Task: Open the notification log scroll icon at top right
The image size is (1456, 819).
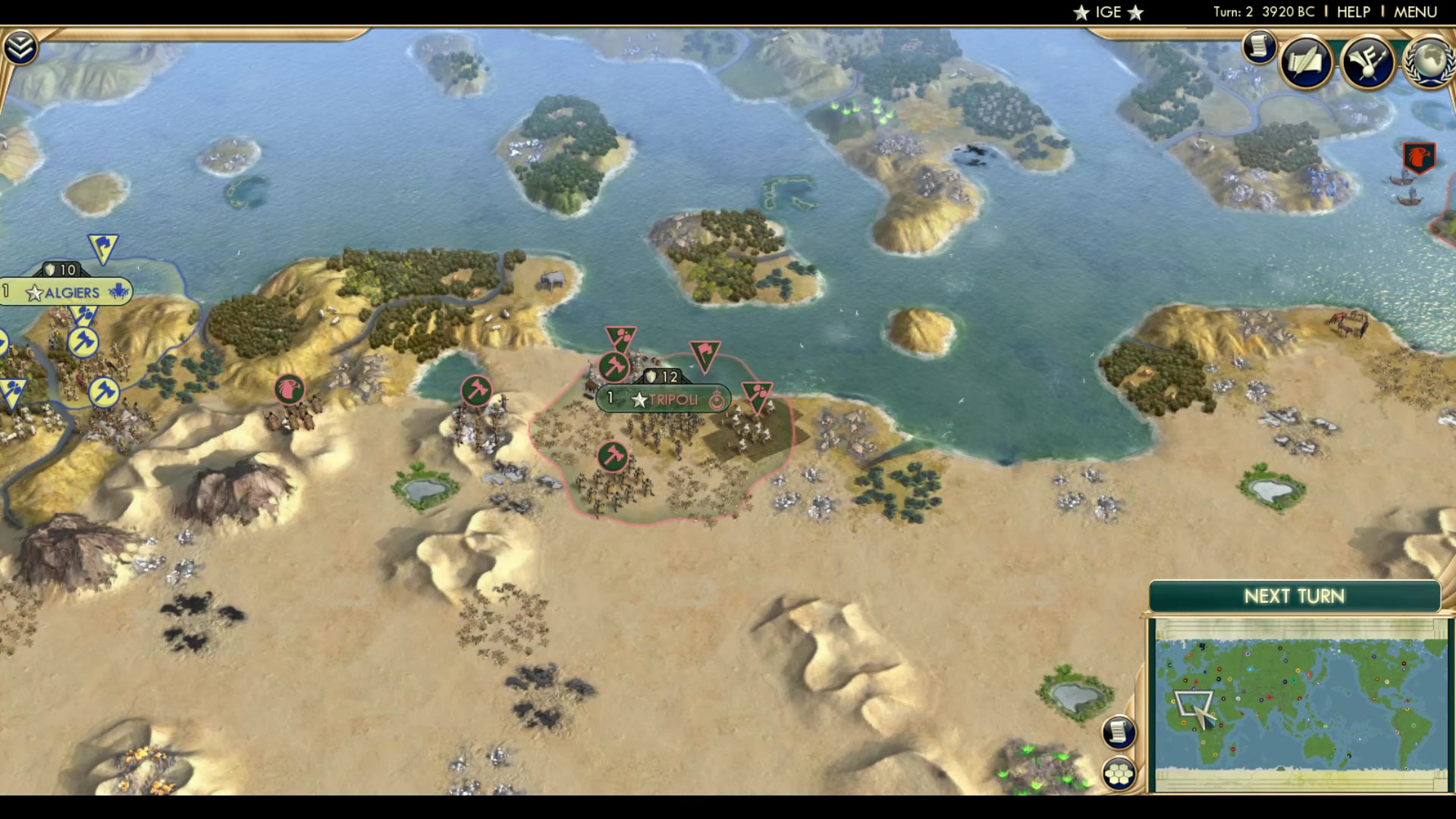Action: [1259, 47]
